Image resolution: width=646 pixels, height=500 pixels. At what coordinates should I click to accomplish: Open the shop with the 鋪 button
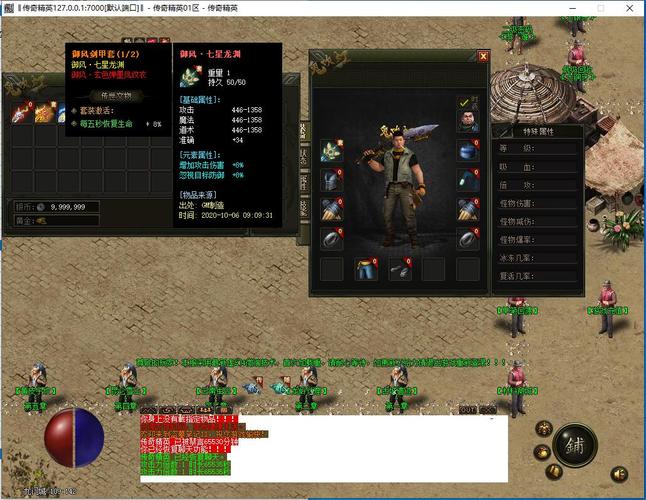(573, 445)
